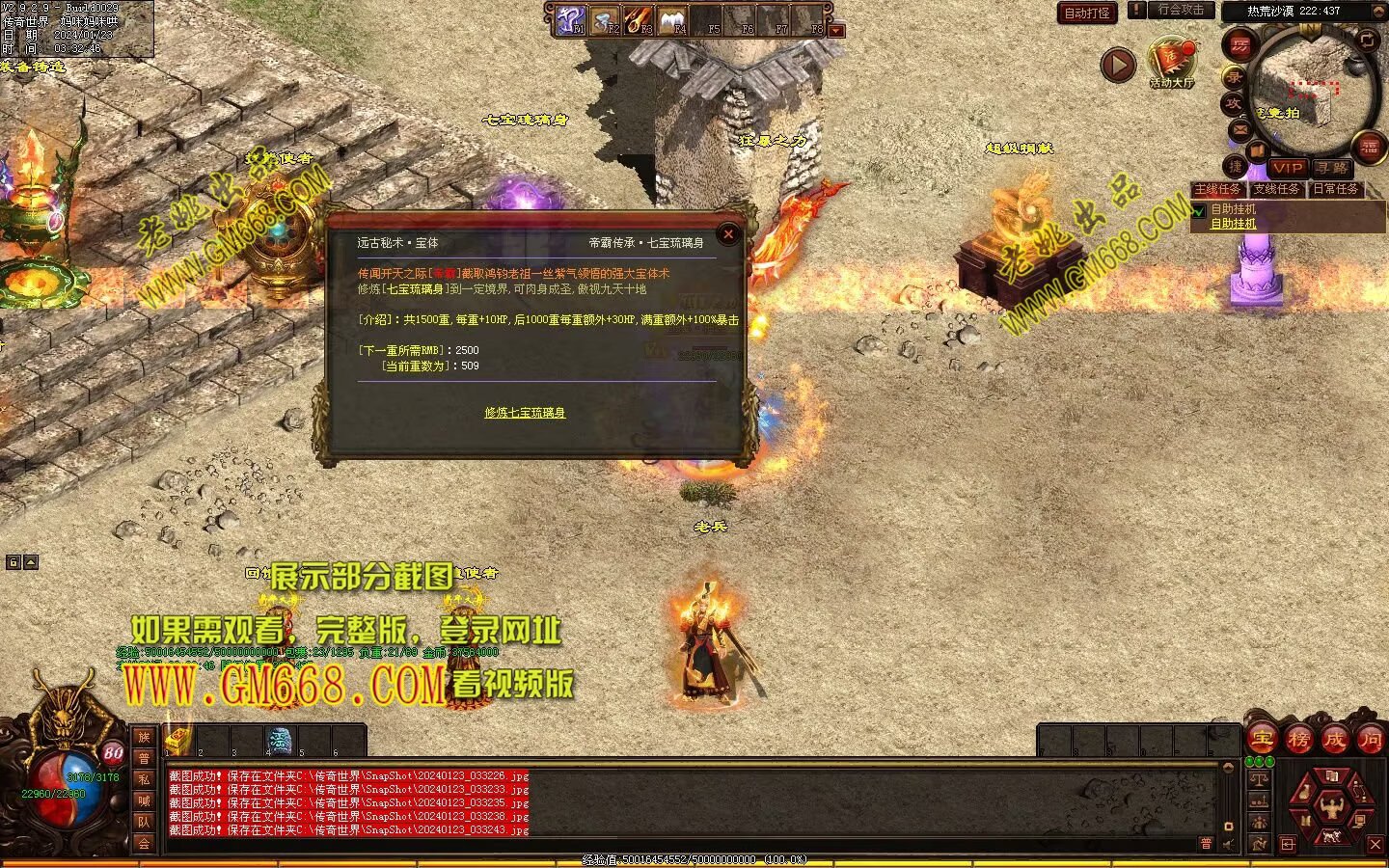Viewport: 1389px width, 868px height.
Task: Use the golden item in hotbar slot 1
Action: [x=177, y=740]
